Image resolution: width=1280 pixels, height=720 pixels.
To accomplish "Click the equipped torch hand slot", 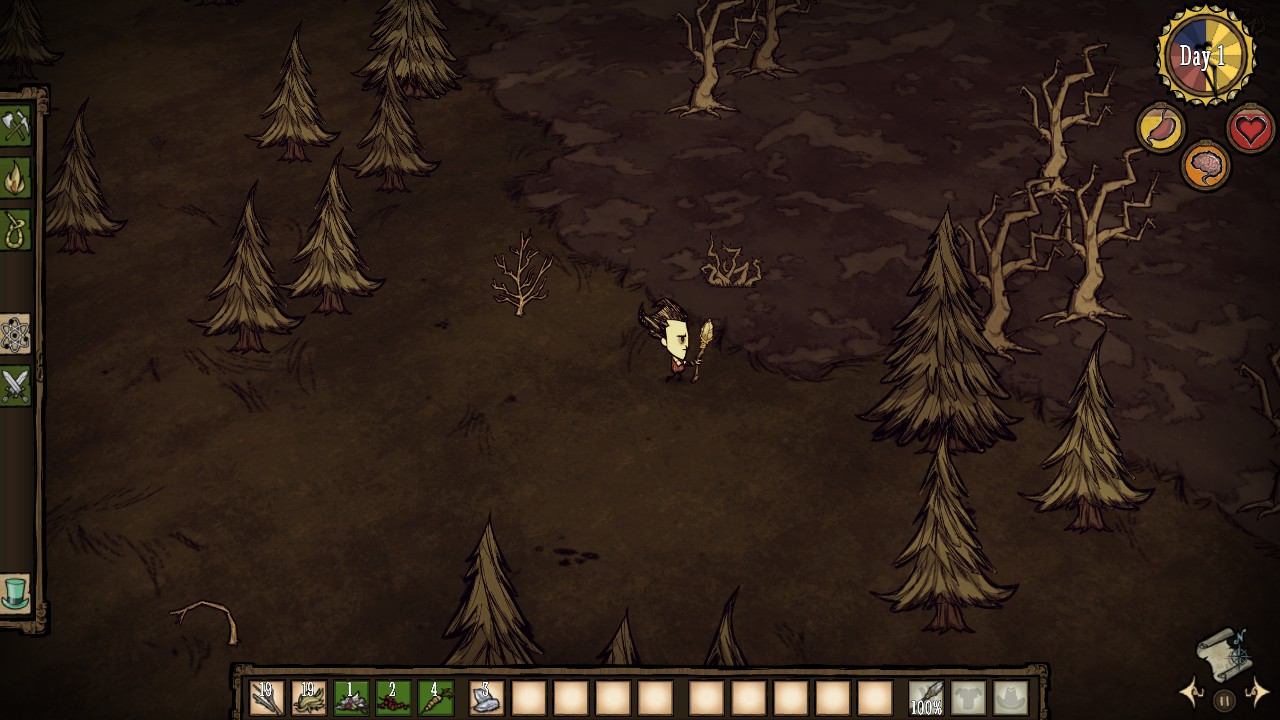I will (x=926, y=697).
